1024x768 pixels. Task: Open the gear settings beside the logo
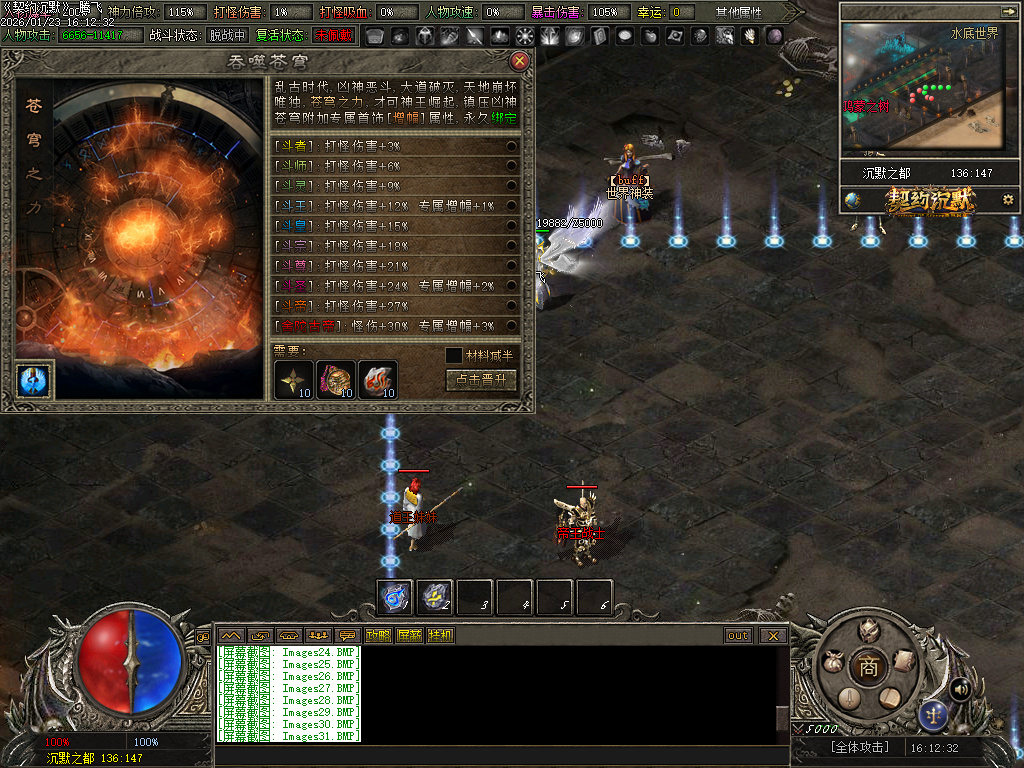(1008, 200)
